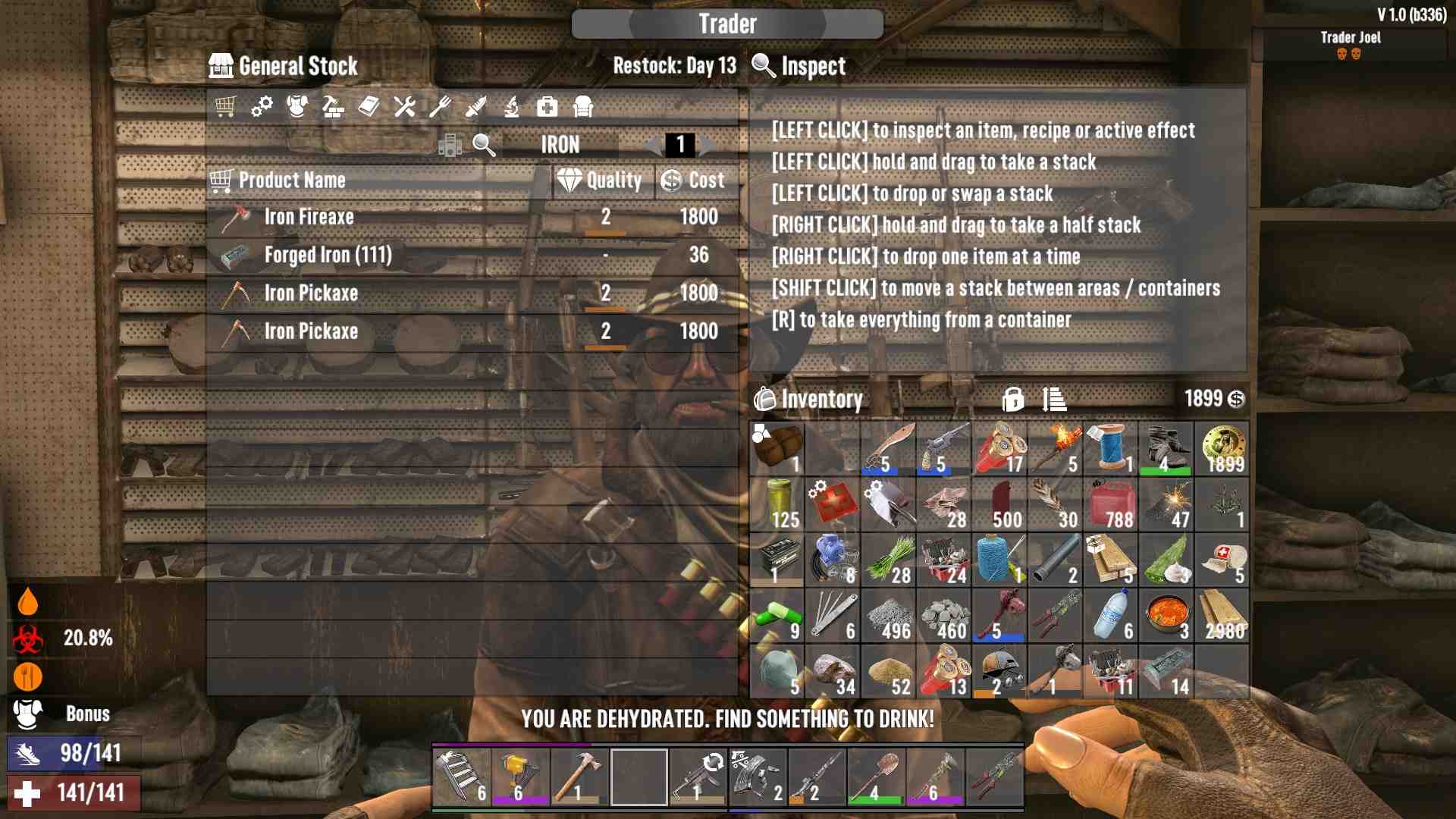Viewport: 1456px width, 819px height.
Task: Filter stock by the books category
Action: pyautogui.click(x=369, y=107)
